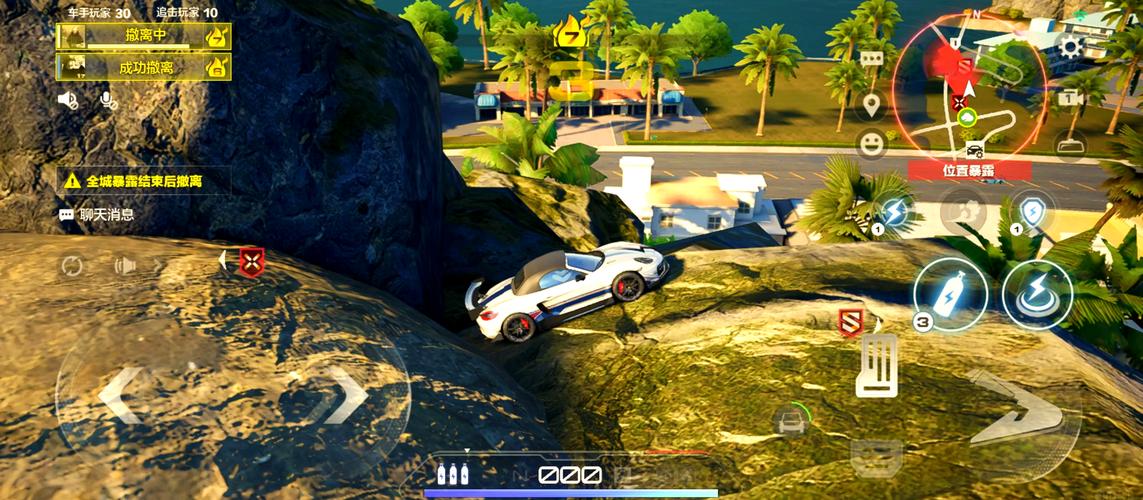1143x500 pixels.
Task: Open the settings gear icon
Action: pyautogui.click(x=1071, y=46)
